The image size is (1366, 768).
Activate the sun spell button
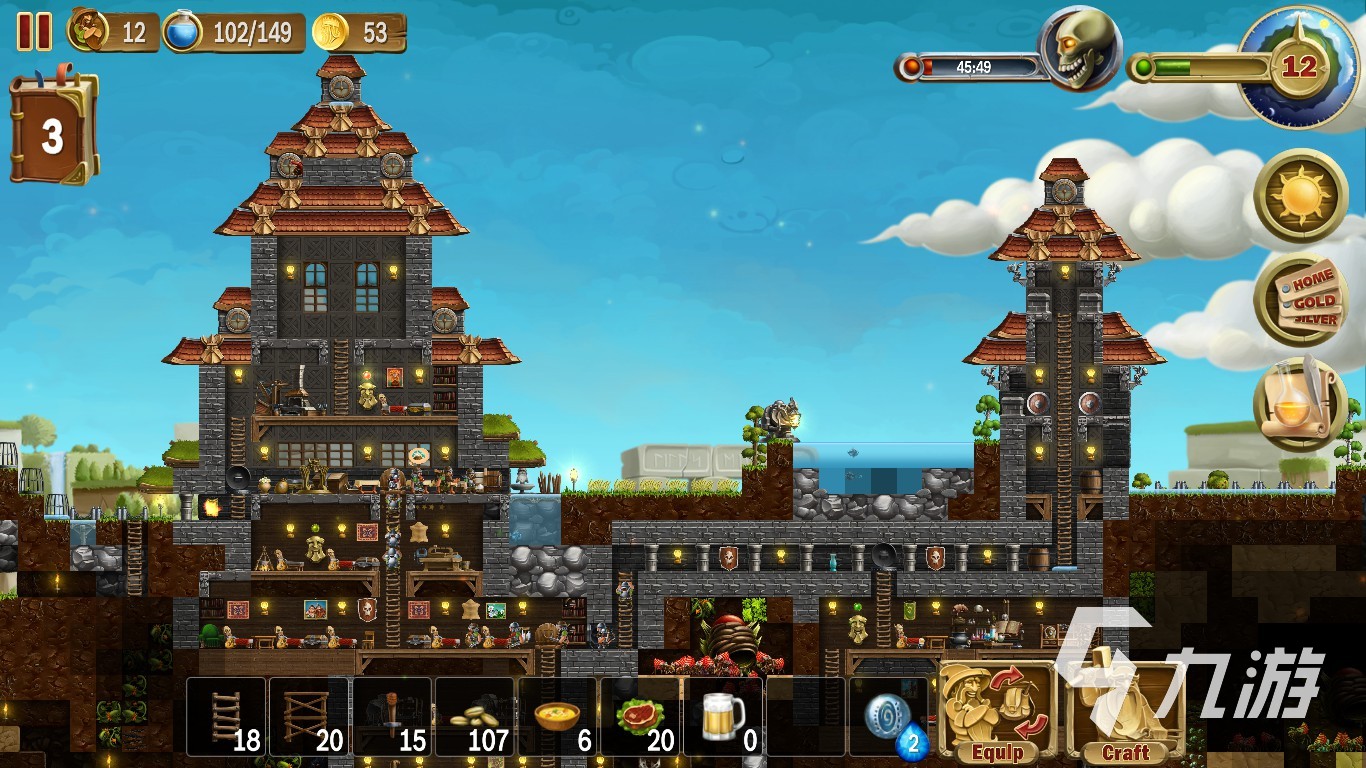pyautogui.click(x=1300, y=195)
